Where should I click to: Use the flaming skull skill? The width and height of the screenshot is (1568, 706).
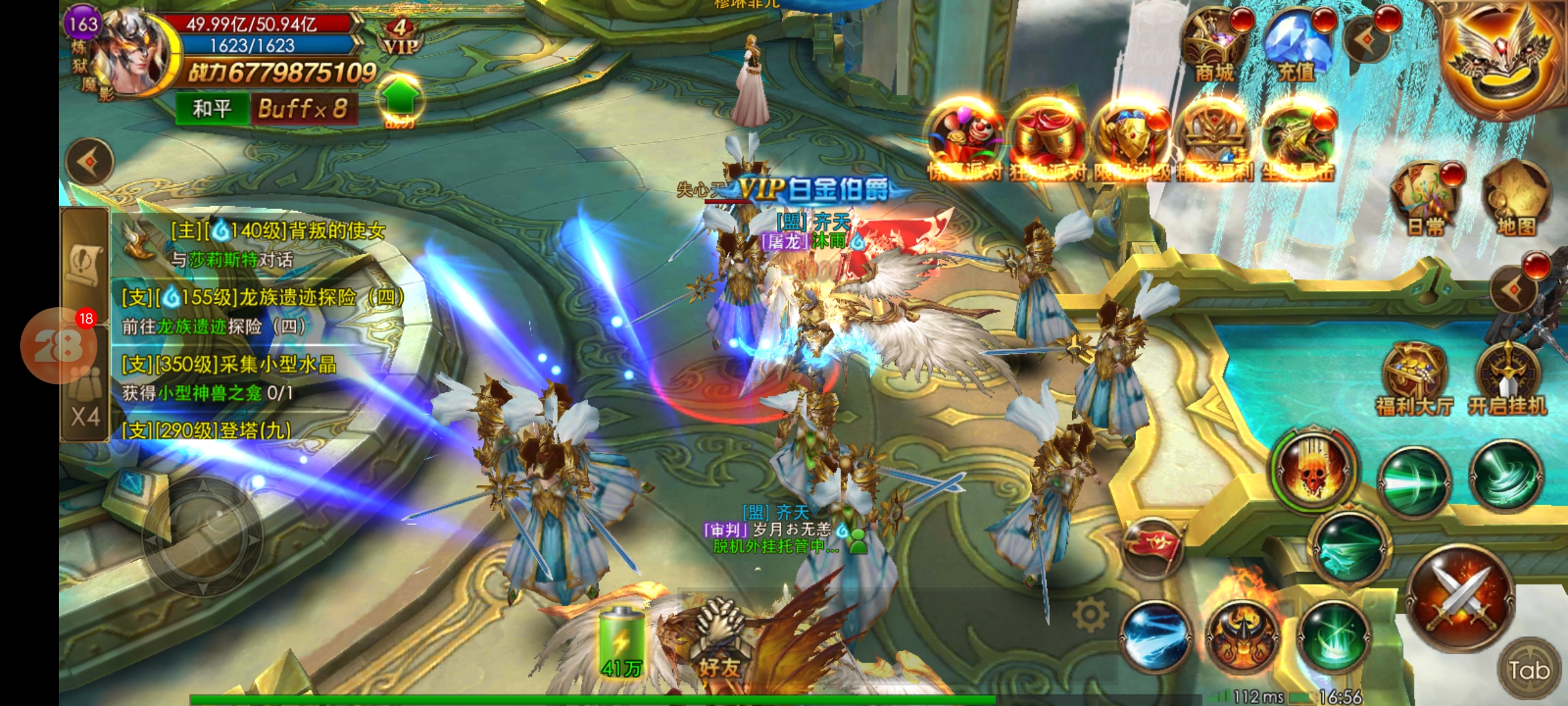click(x=1315, y=468)
